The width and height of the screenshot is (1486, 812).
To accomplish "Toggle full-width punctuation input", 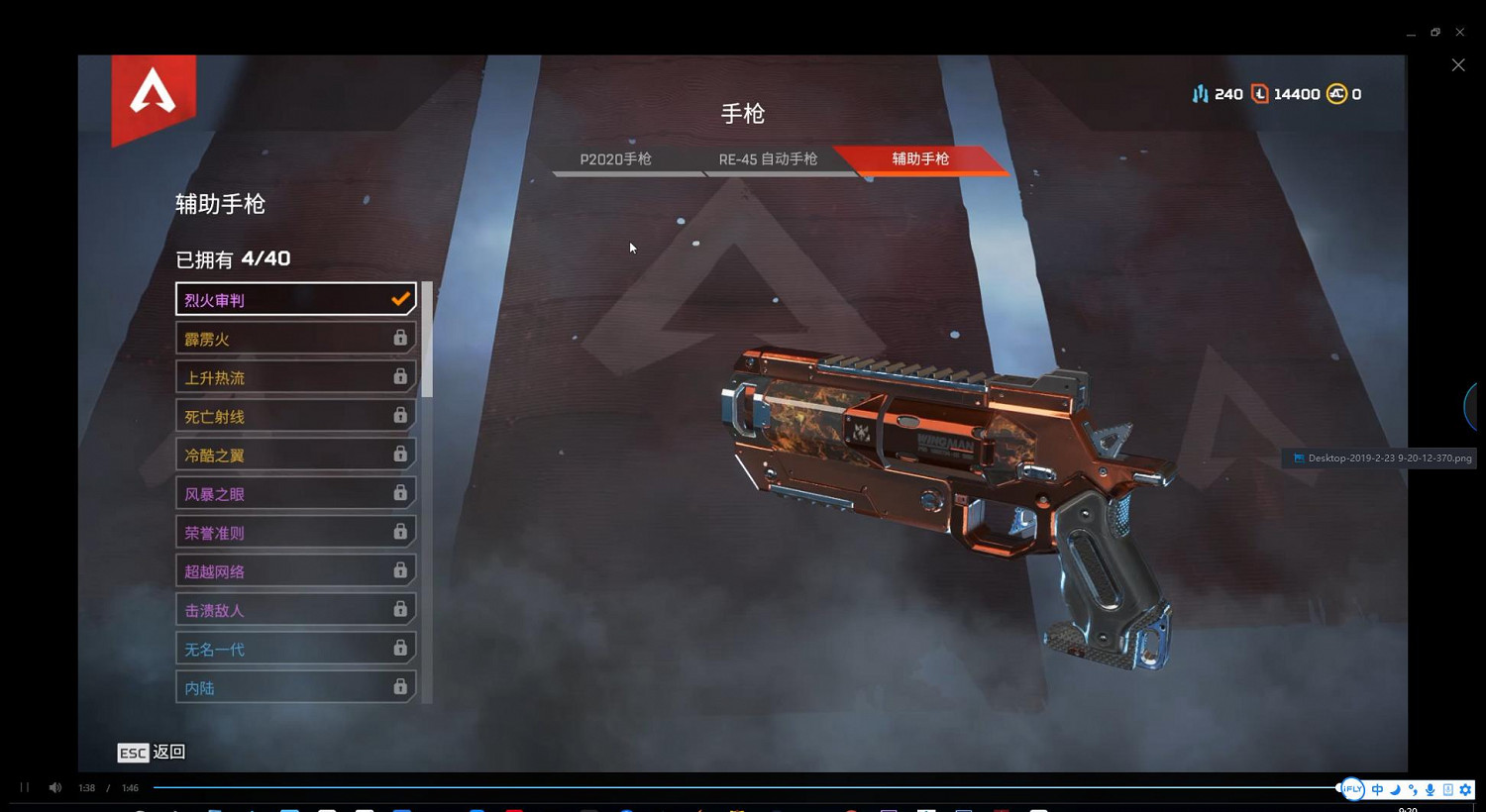I will coord(1413,789).
